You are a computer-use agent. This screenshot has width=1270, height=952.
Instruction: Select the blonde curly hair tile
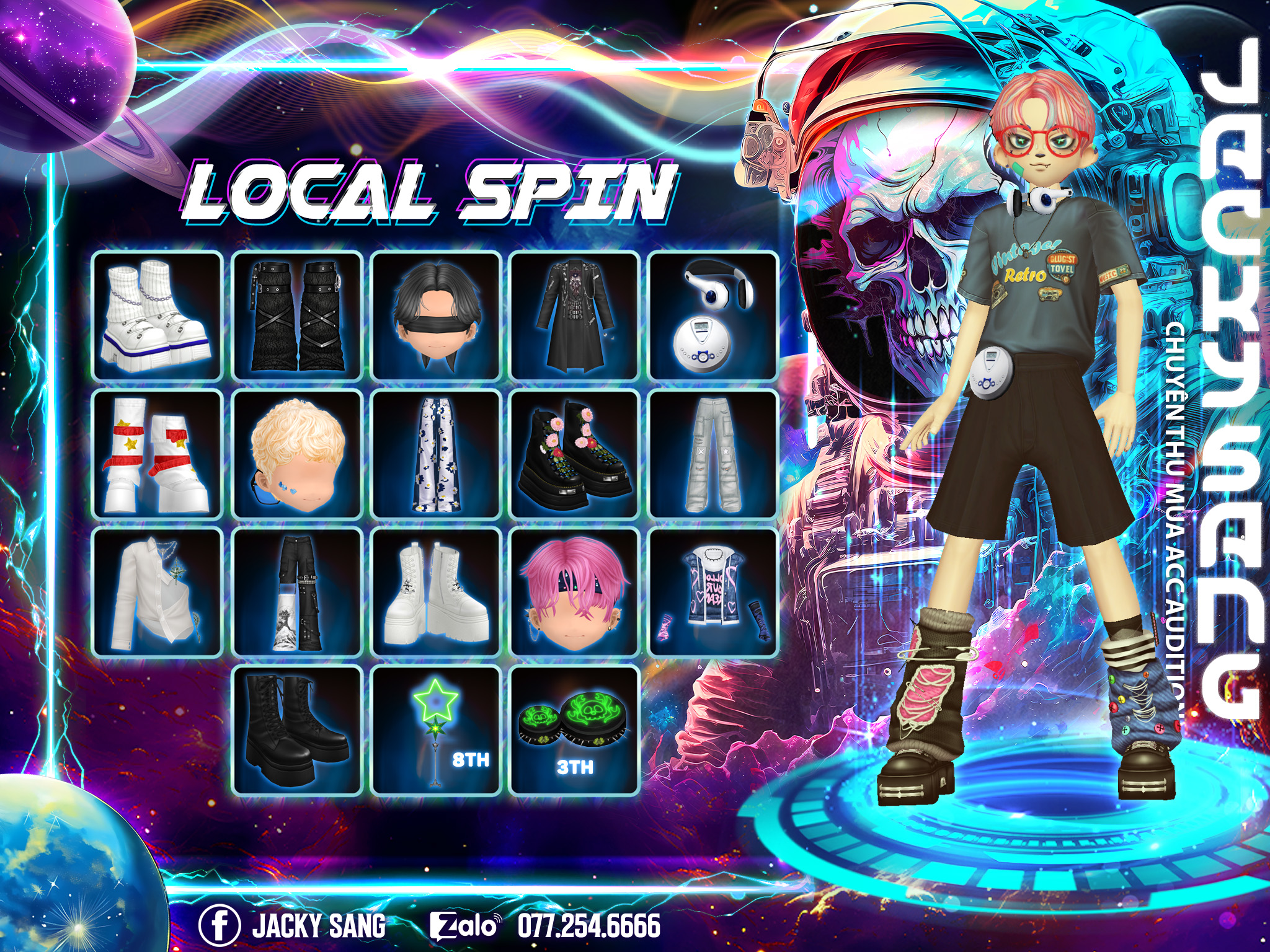click(x=297, y=454)
